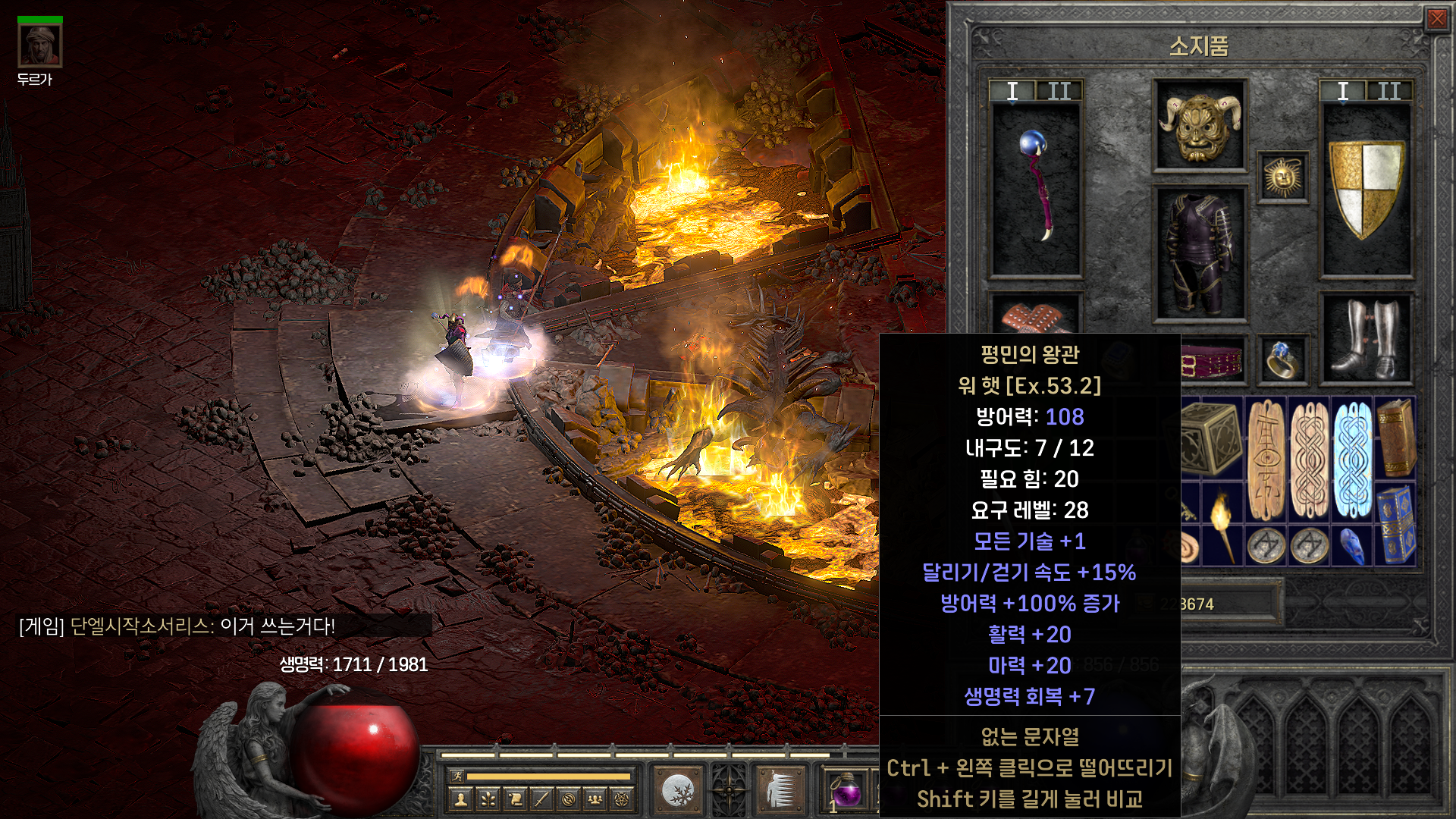Click the purple body armor slot
Viewport: 1456px width, 819px height.
point(1199,254)
